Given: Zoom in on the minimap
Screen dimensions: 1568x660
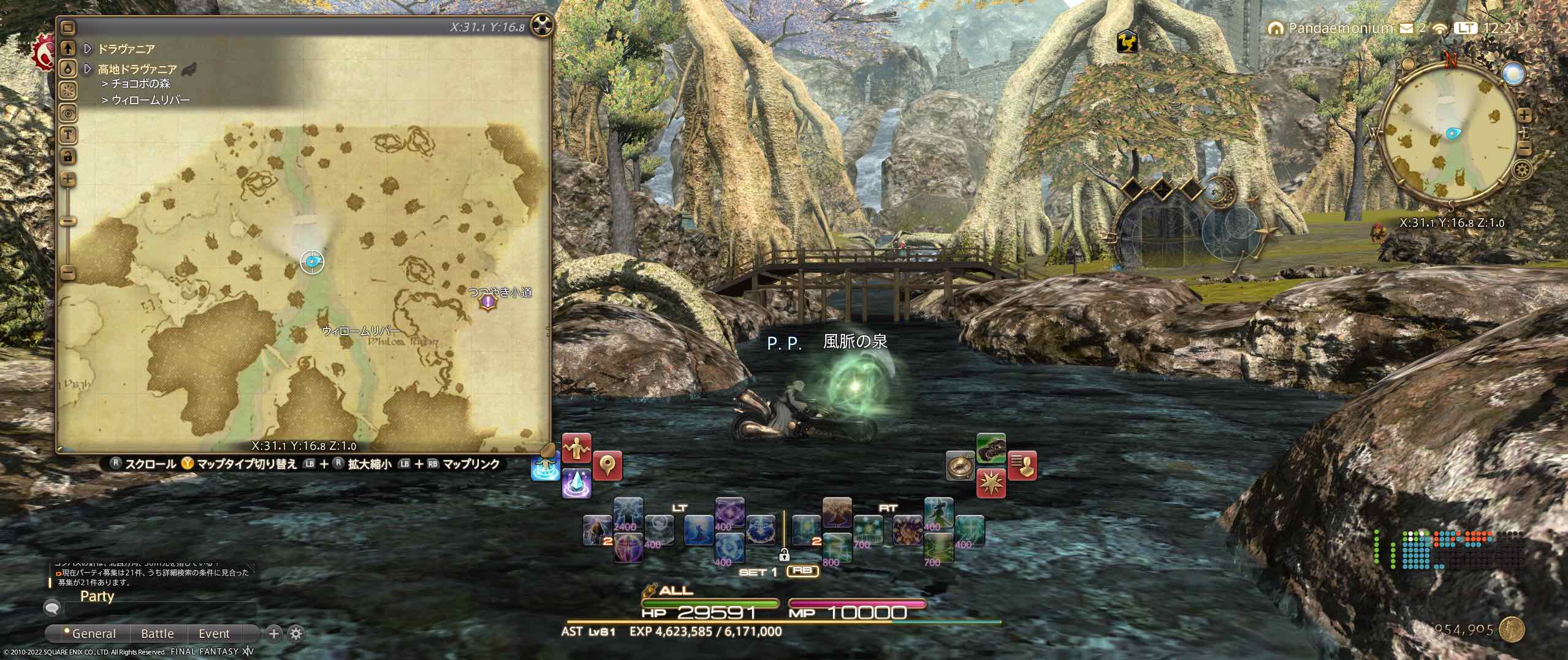Looking at the screenshot, I should click(x=1525, y=115).
